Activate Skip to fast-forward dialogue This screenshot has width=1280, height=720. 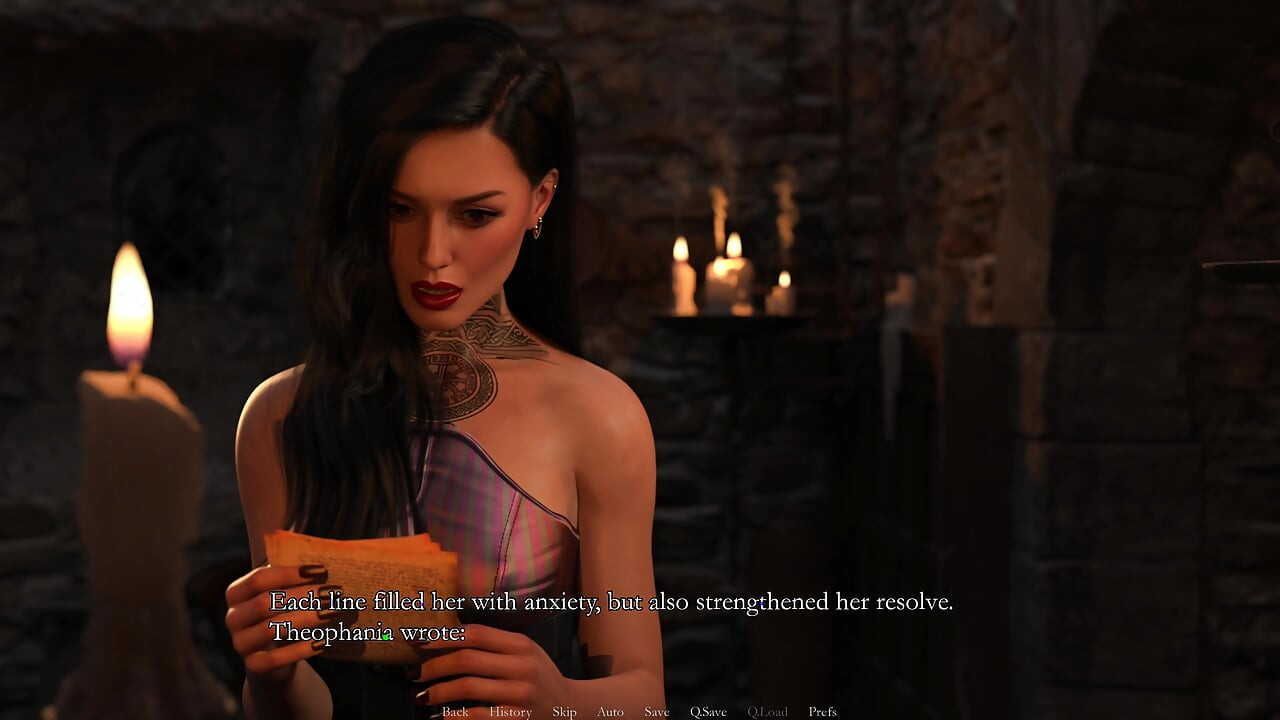[564, 712]
